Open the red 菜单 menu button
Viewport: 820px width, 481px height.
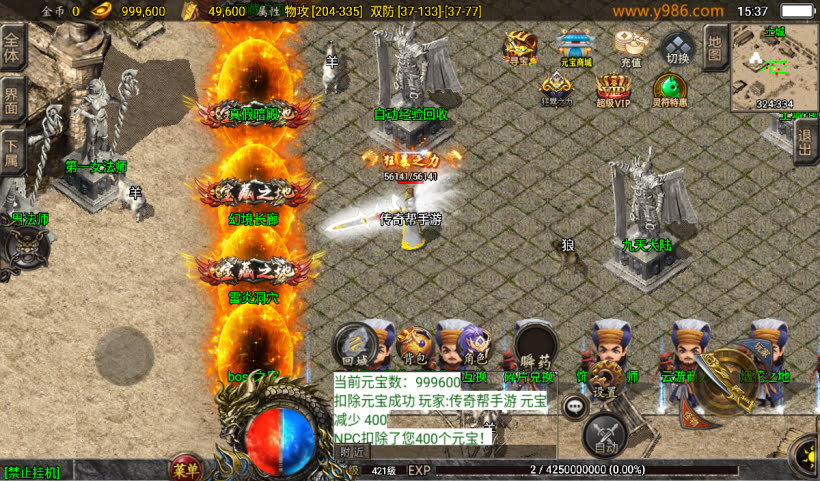click(x=185, y=468)
